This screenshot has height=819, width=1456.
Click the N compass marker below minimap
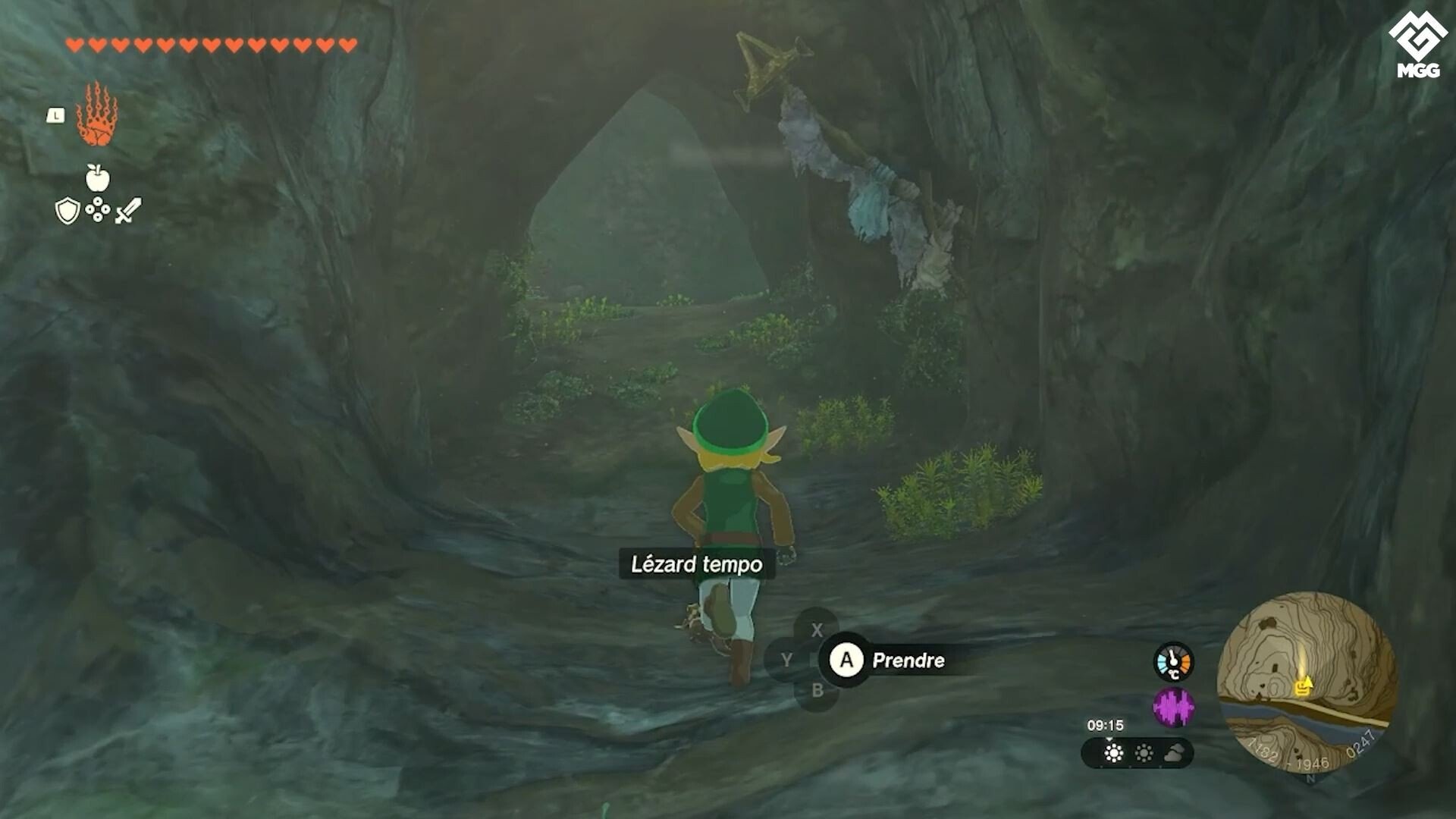tap(1311, 779)
